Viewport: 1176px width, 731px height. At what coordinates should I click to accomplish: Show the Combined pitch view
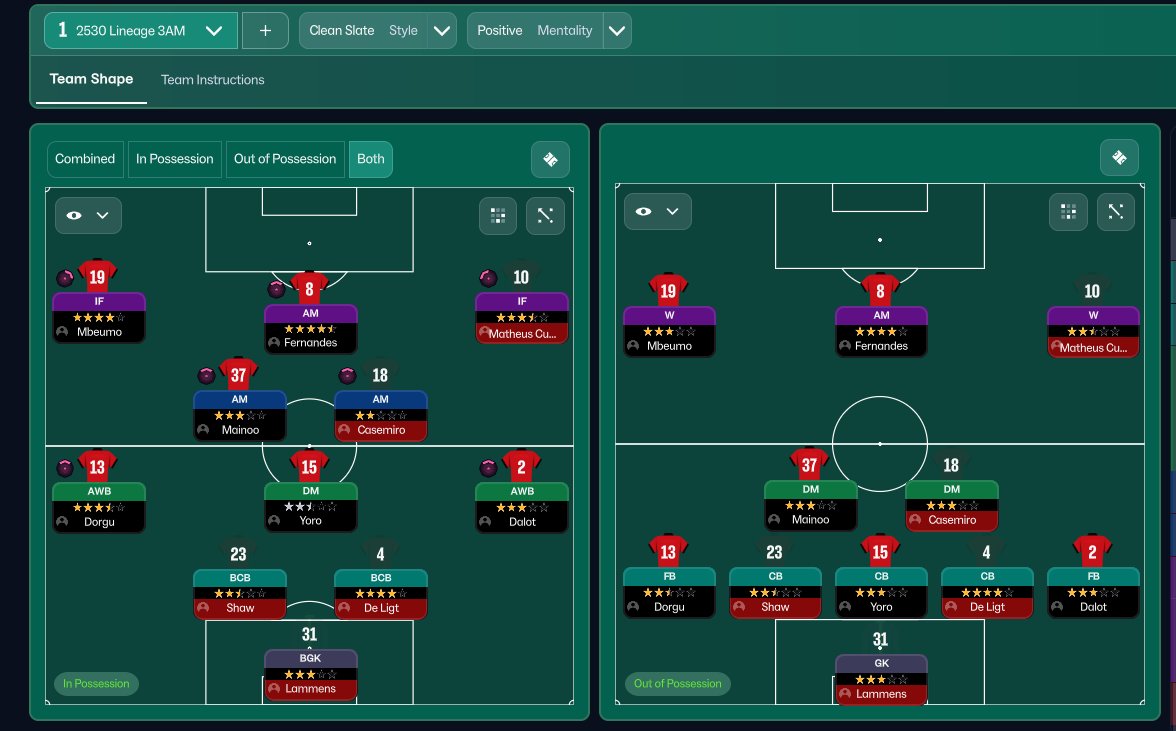[85, 159]
